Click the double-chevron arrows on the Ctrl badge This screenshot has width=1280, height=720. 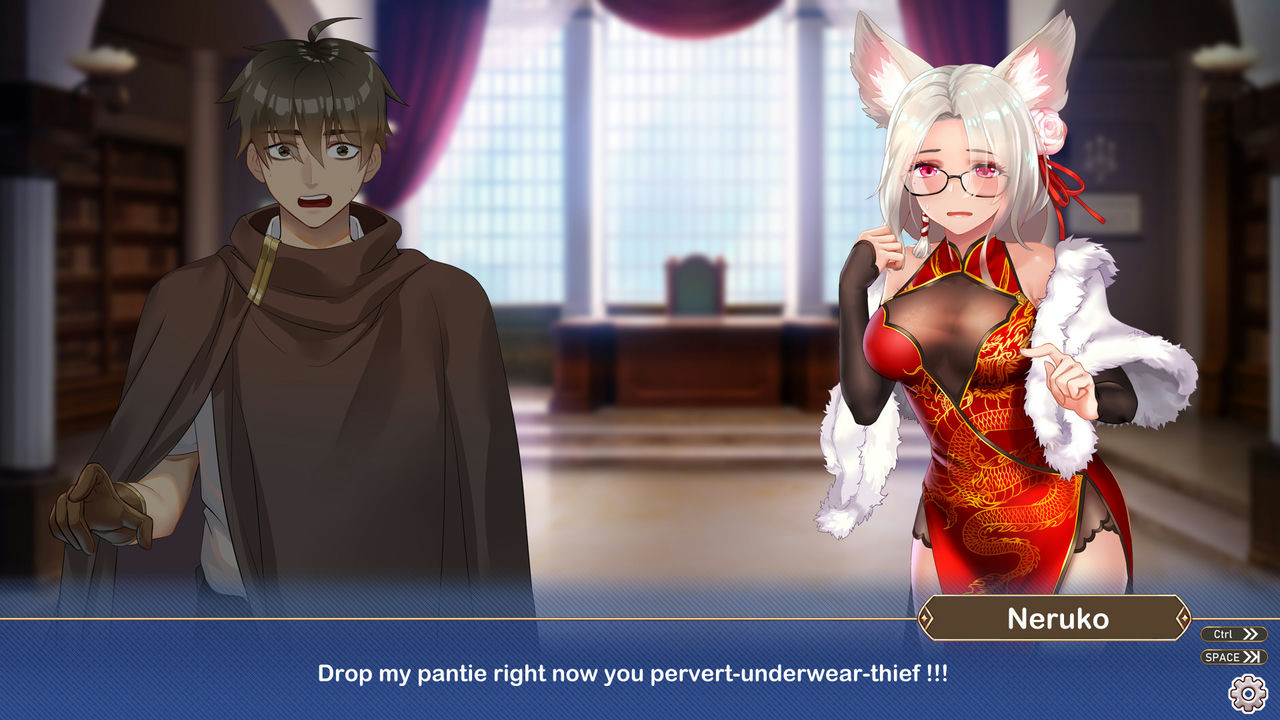tap(1249, 633)
